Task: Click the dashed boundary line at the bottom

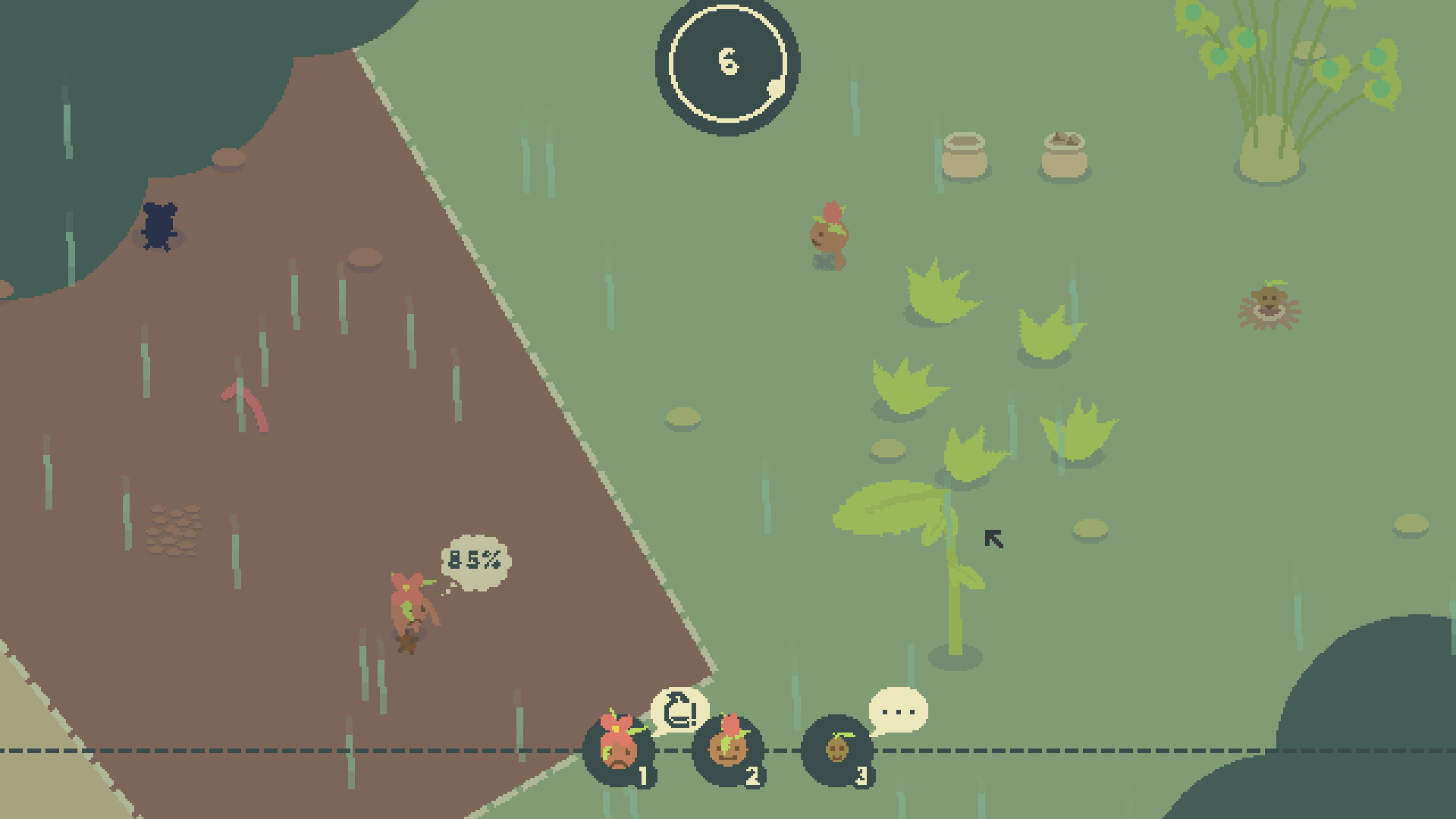Action: (1100, 749)
